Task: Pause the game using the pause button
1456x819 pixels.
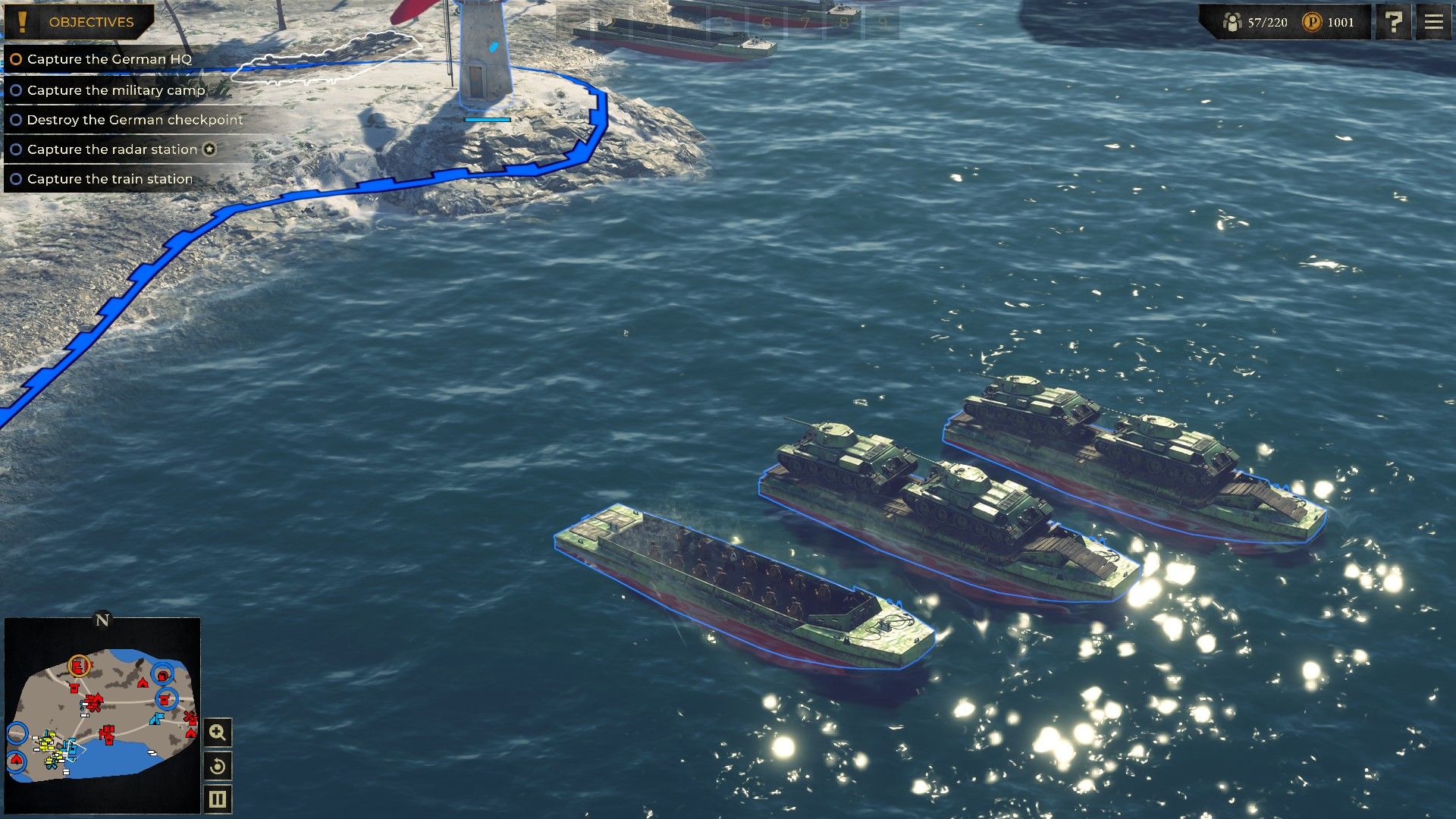Action: [x=218, y=799]
